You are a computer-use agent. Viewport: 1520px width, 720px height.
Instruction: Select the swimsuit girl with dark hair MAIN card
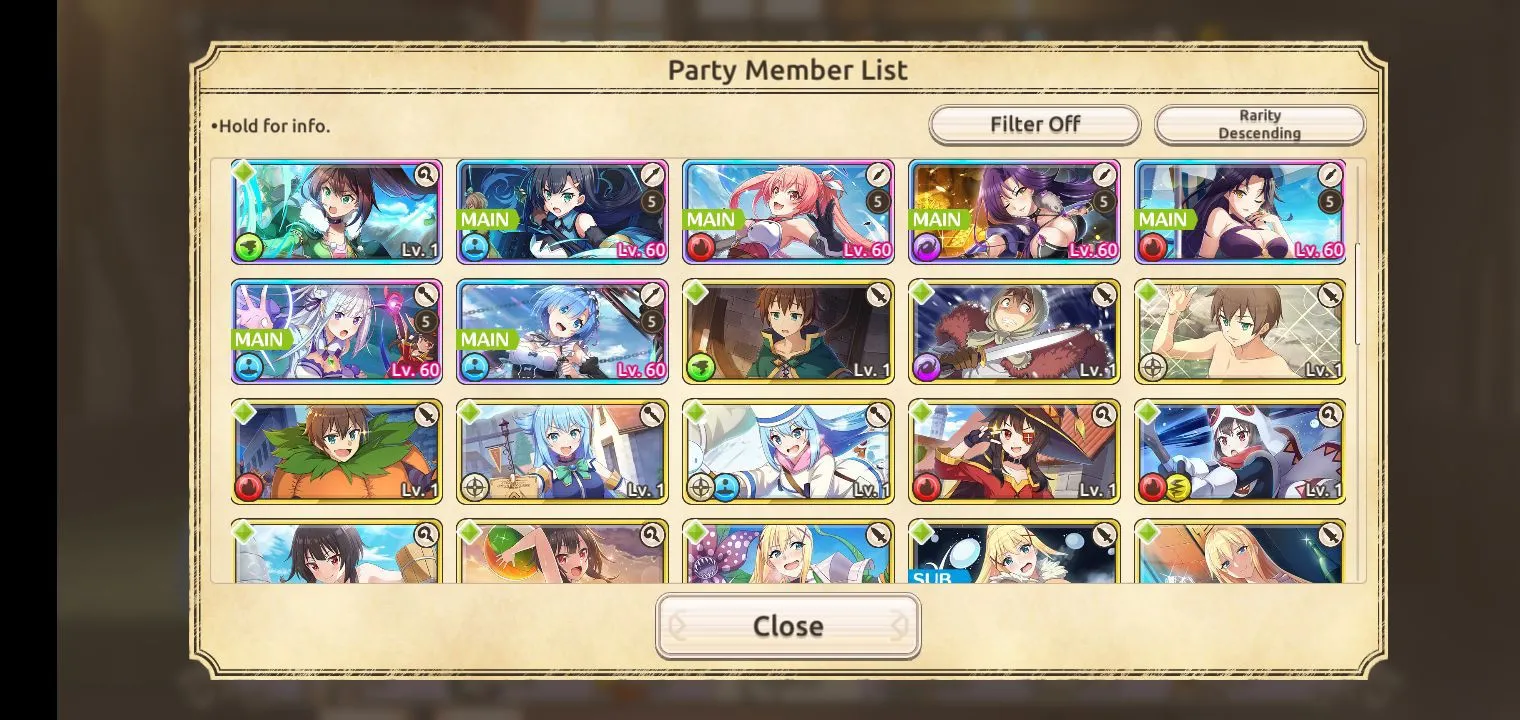point(1240,212)
